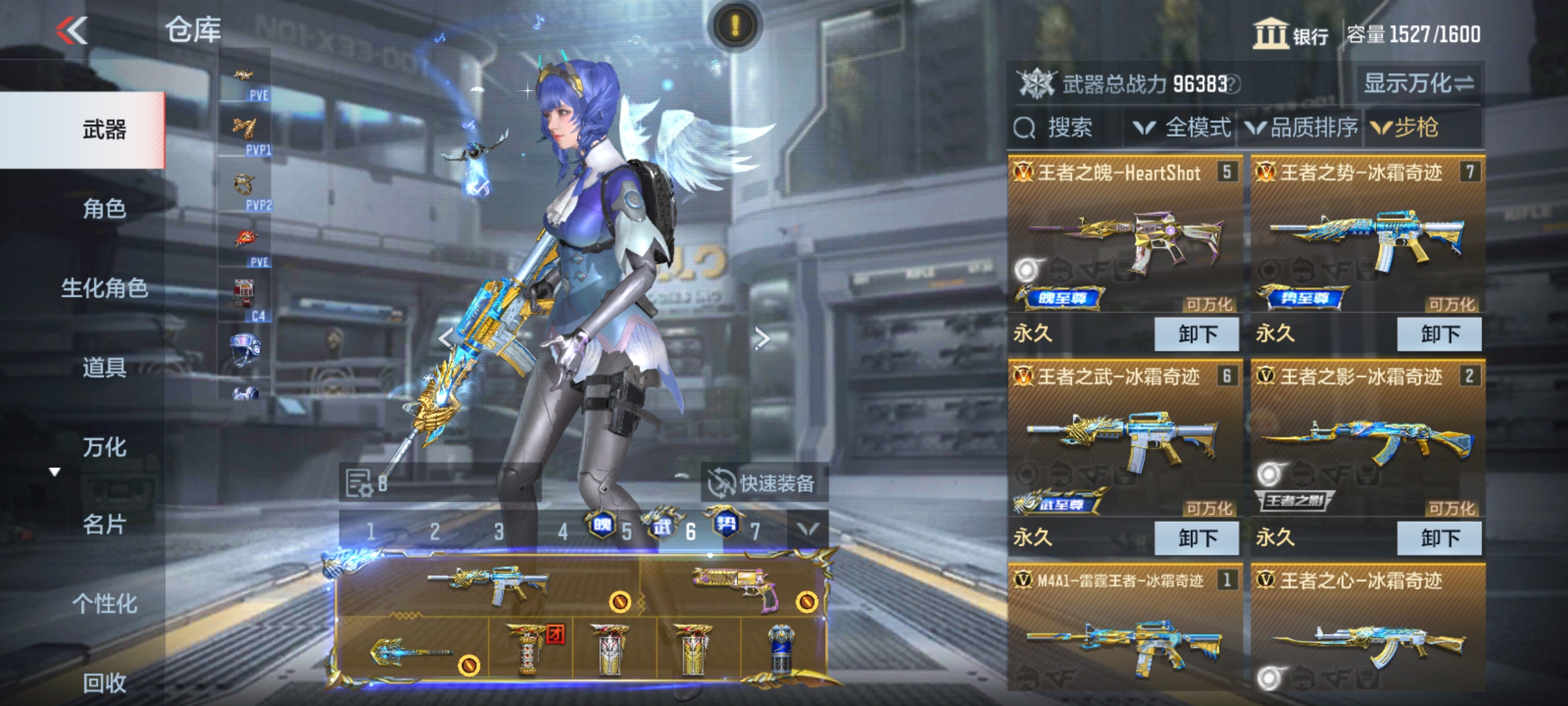The width and height of the screenshot is (1568, 706).
Task: Unequip 王者之魄-HeartShot with its 卸下 button
Action: pyautogui.click(x=1197, y=334)
